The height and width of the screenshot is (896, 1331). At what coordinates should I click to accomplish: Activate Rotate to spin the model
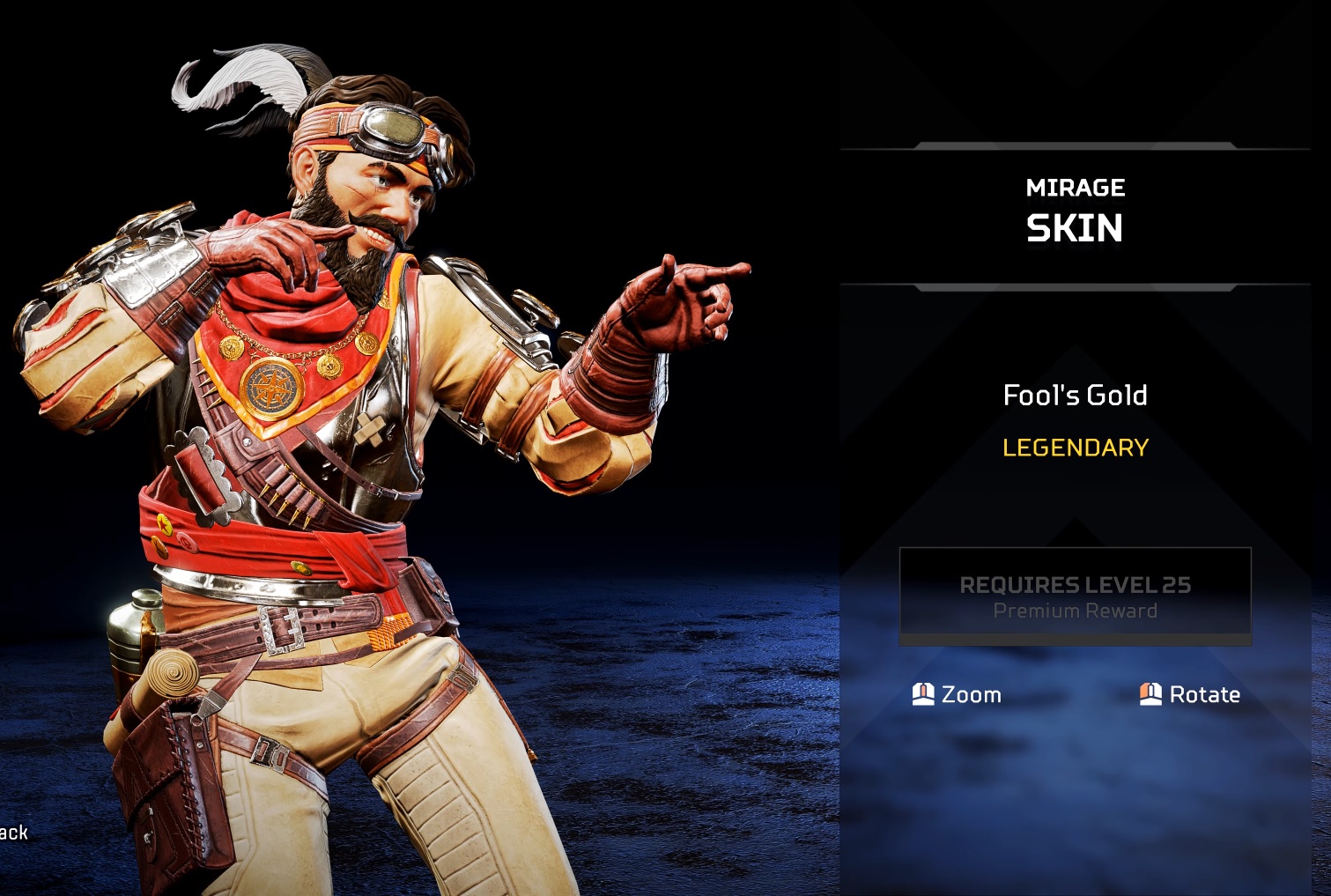[x=1189, y=694]
